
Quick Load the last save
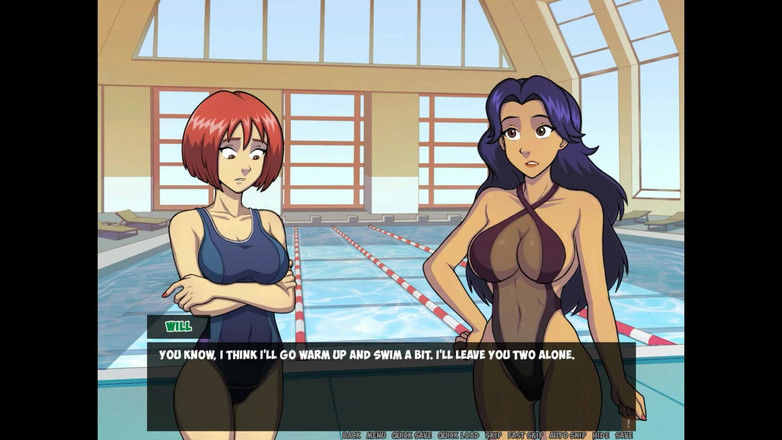459,435
